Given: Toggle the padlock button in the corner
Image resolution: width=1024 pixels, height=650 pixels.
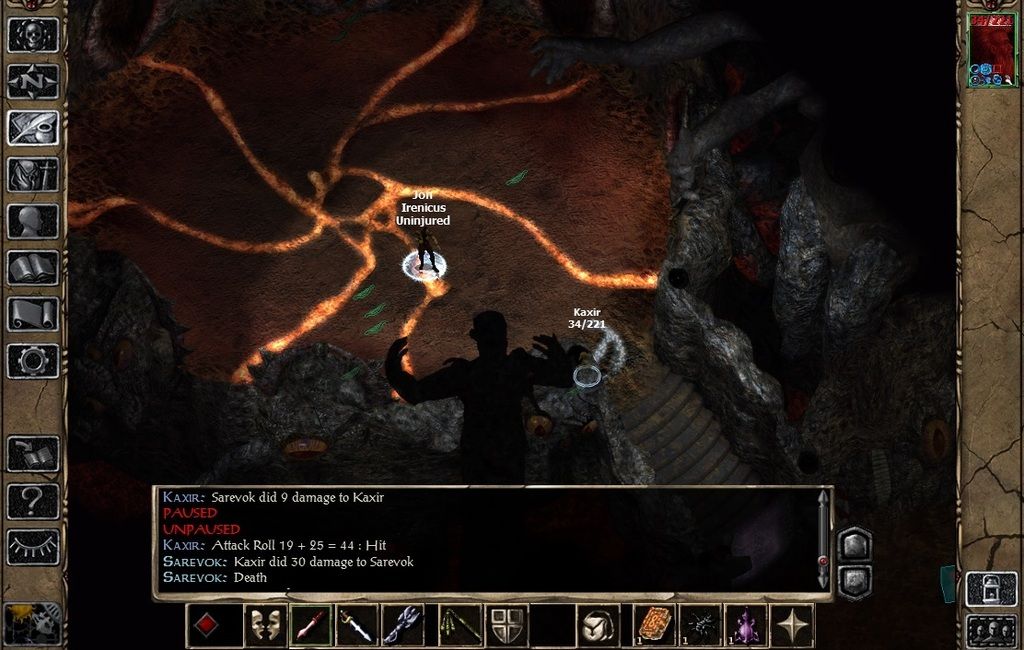Looking at the screenshot, I should point(990,590).
